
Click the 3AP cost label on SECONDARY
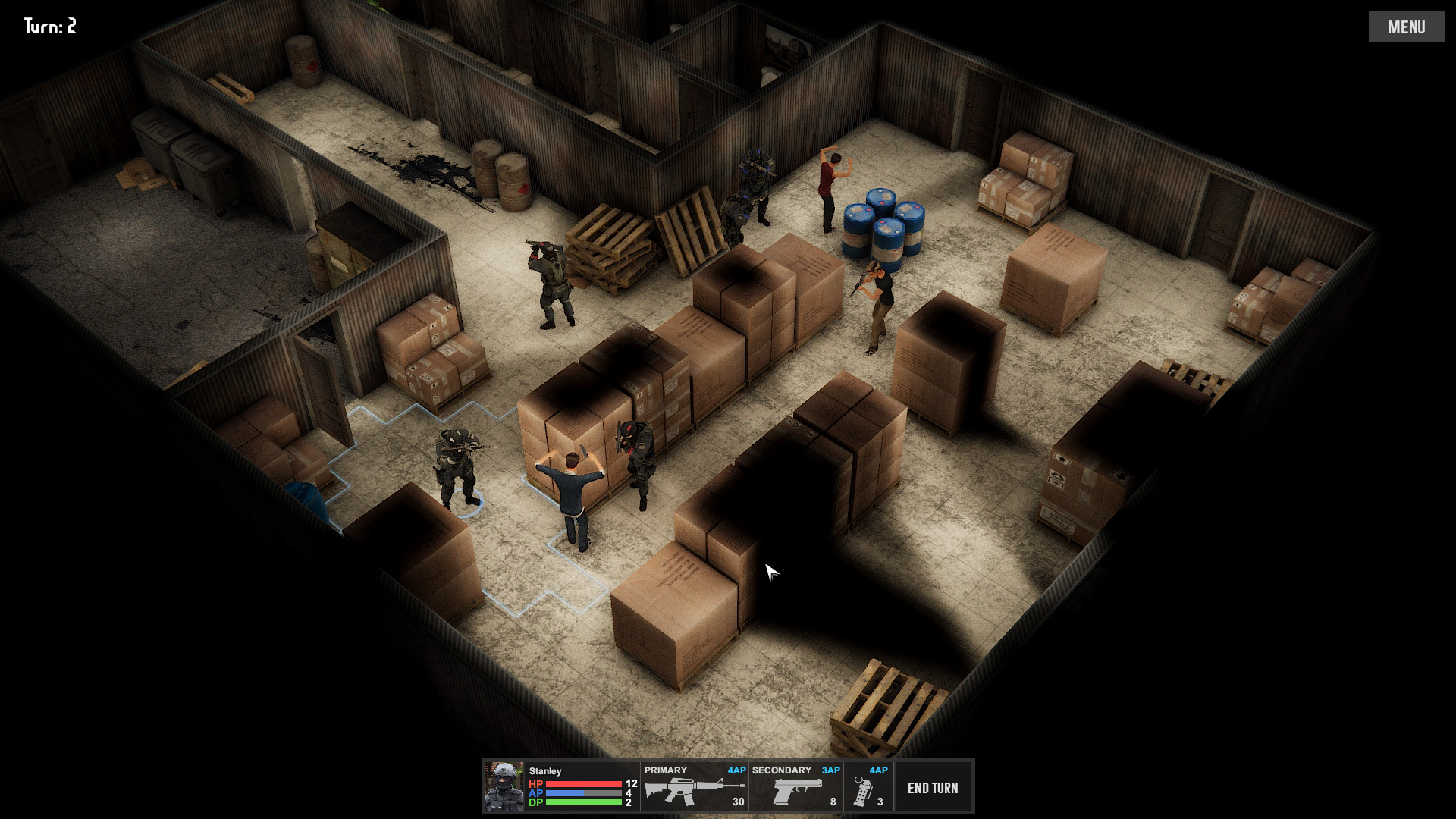pyautogui.click(x=833, y=770)
